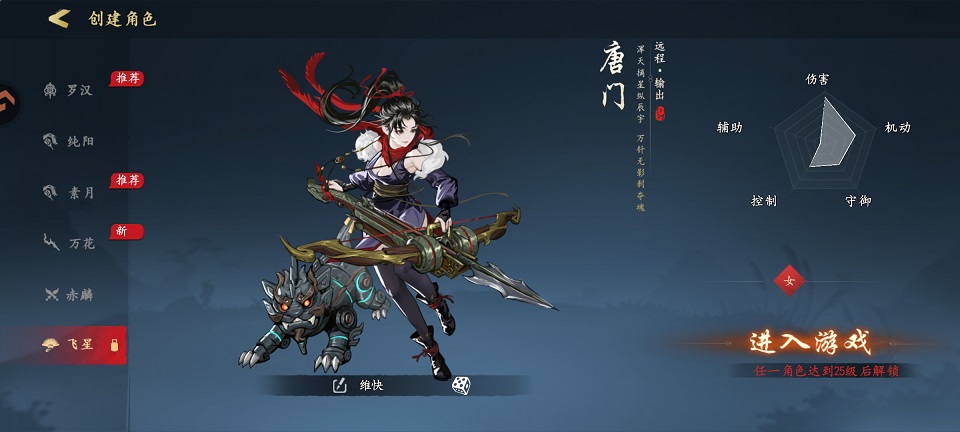The image size is (960, 432).
Task: Switch to the 素月 class
Action: [68, 192]
